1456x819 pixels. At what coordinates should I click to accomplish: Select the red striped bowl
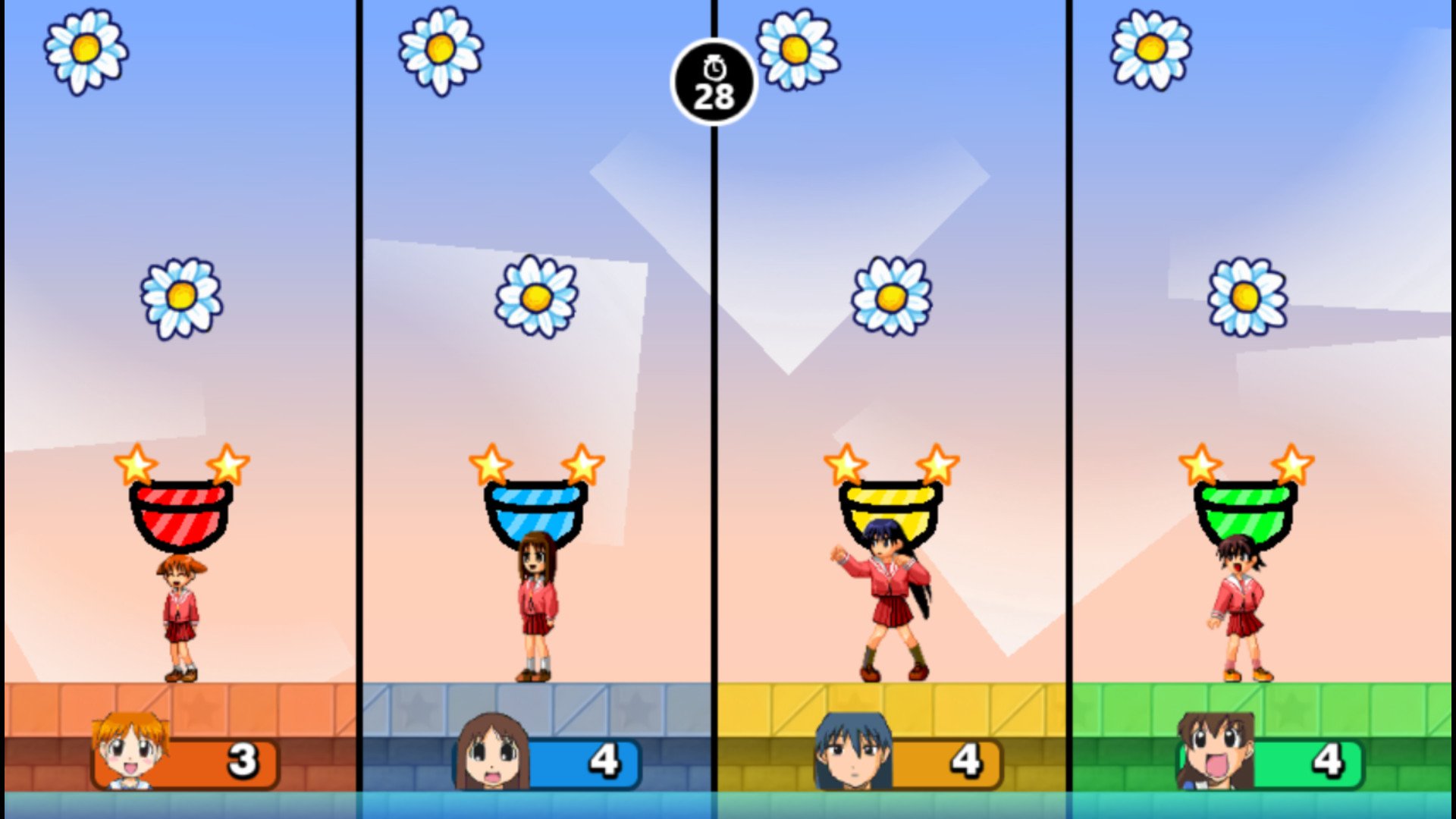pos(180,516)
